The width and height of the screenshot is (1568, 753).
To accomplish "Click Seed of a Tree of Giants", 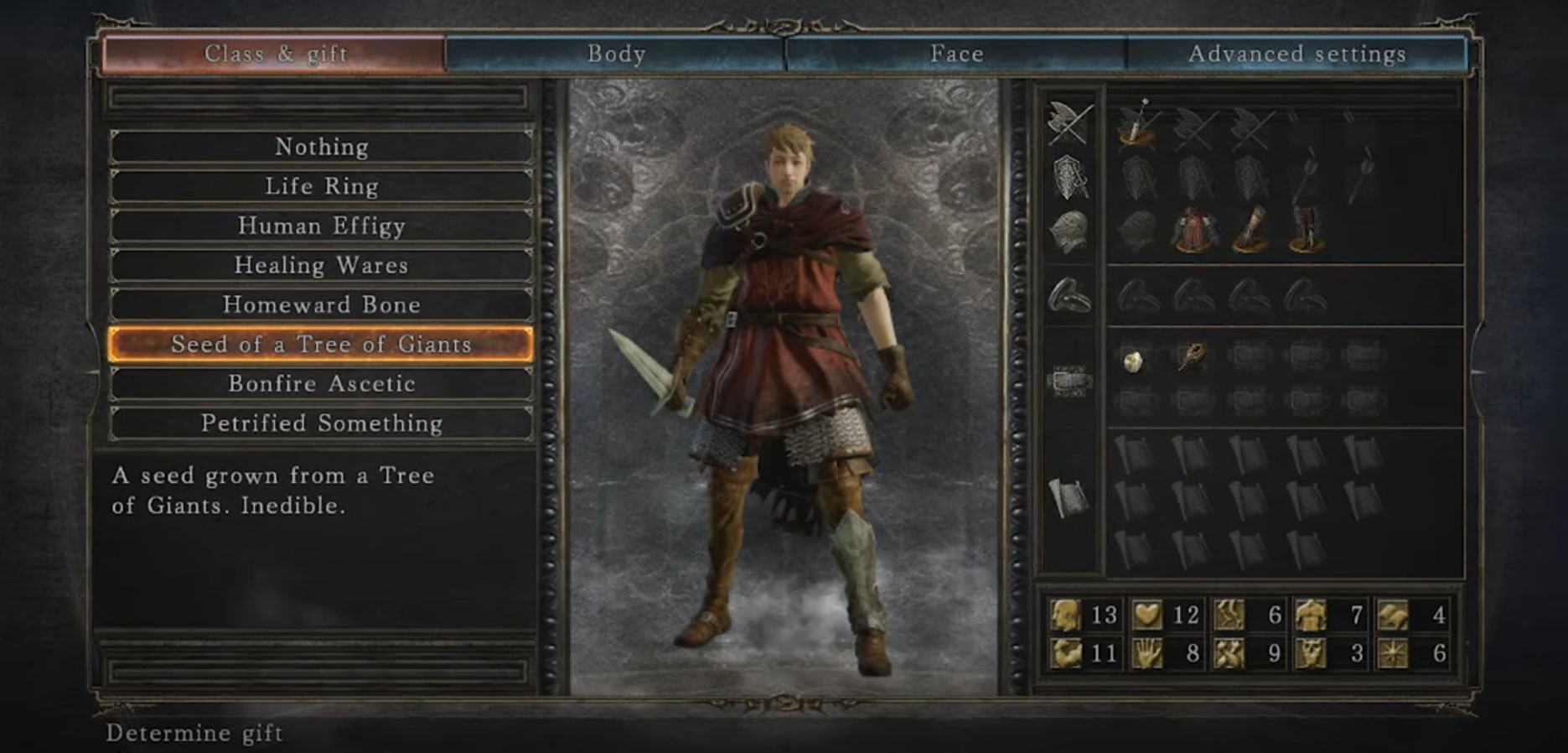I will [321, 344].
